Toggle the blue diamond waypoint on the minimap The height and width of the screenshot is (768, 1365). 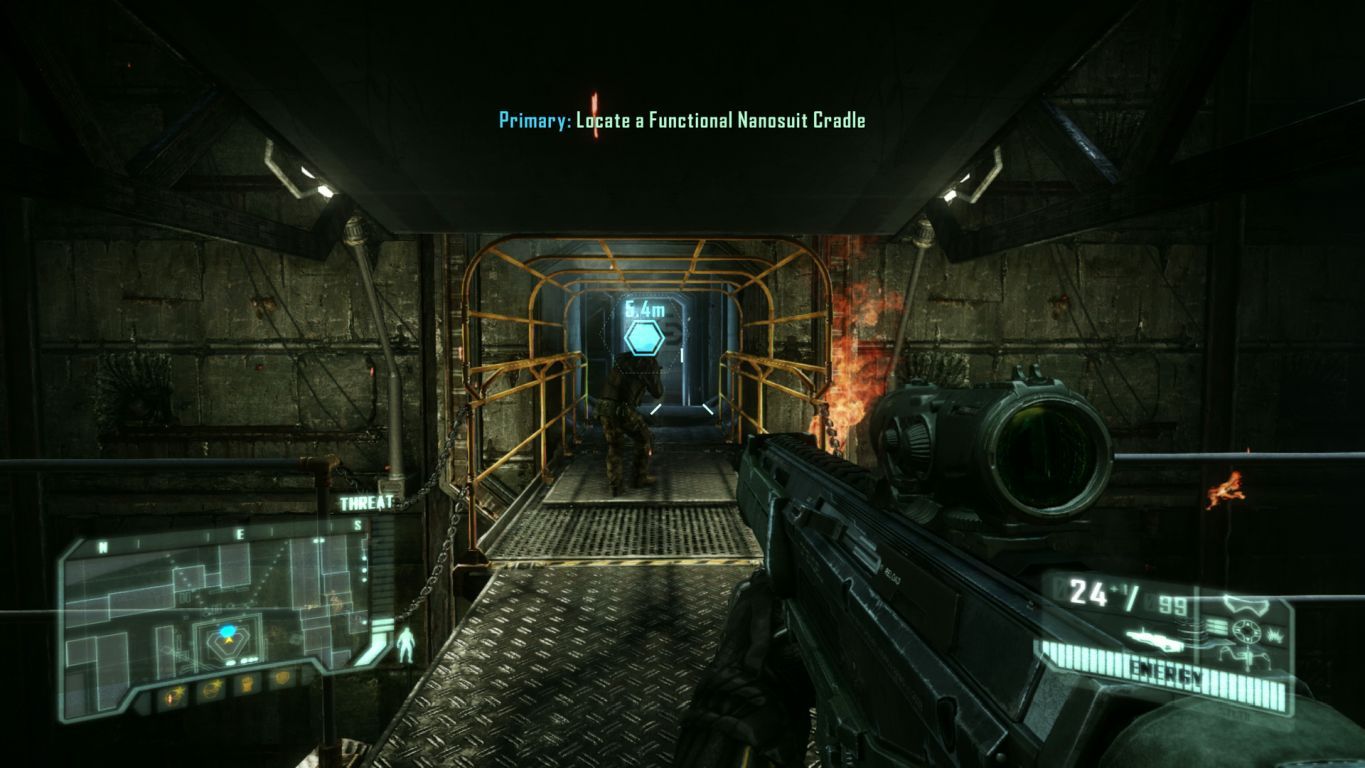[228, 630]
